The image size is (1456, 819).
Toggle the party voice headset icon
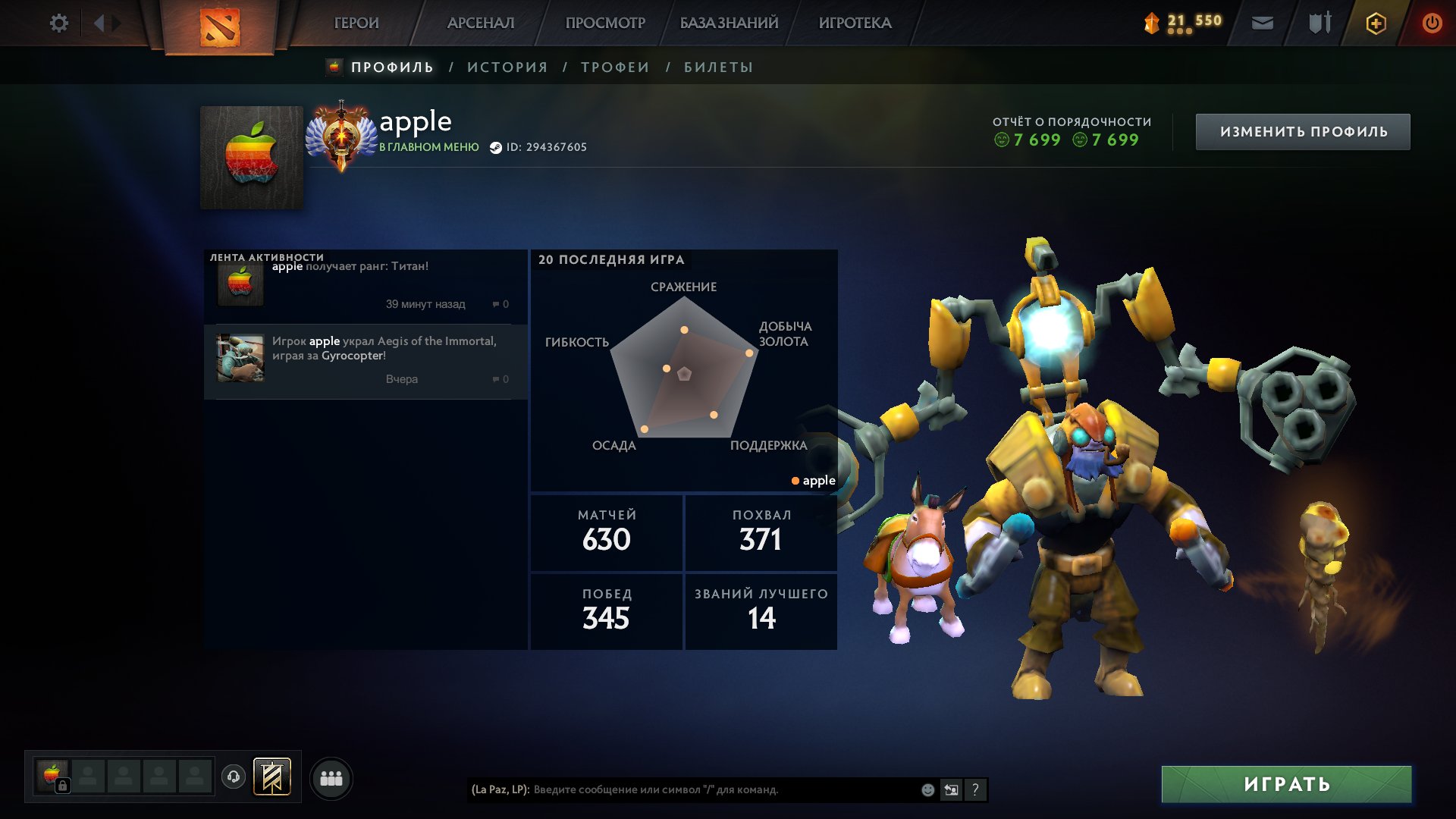click(234, 777)
